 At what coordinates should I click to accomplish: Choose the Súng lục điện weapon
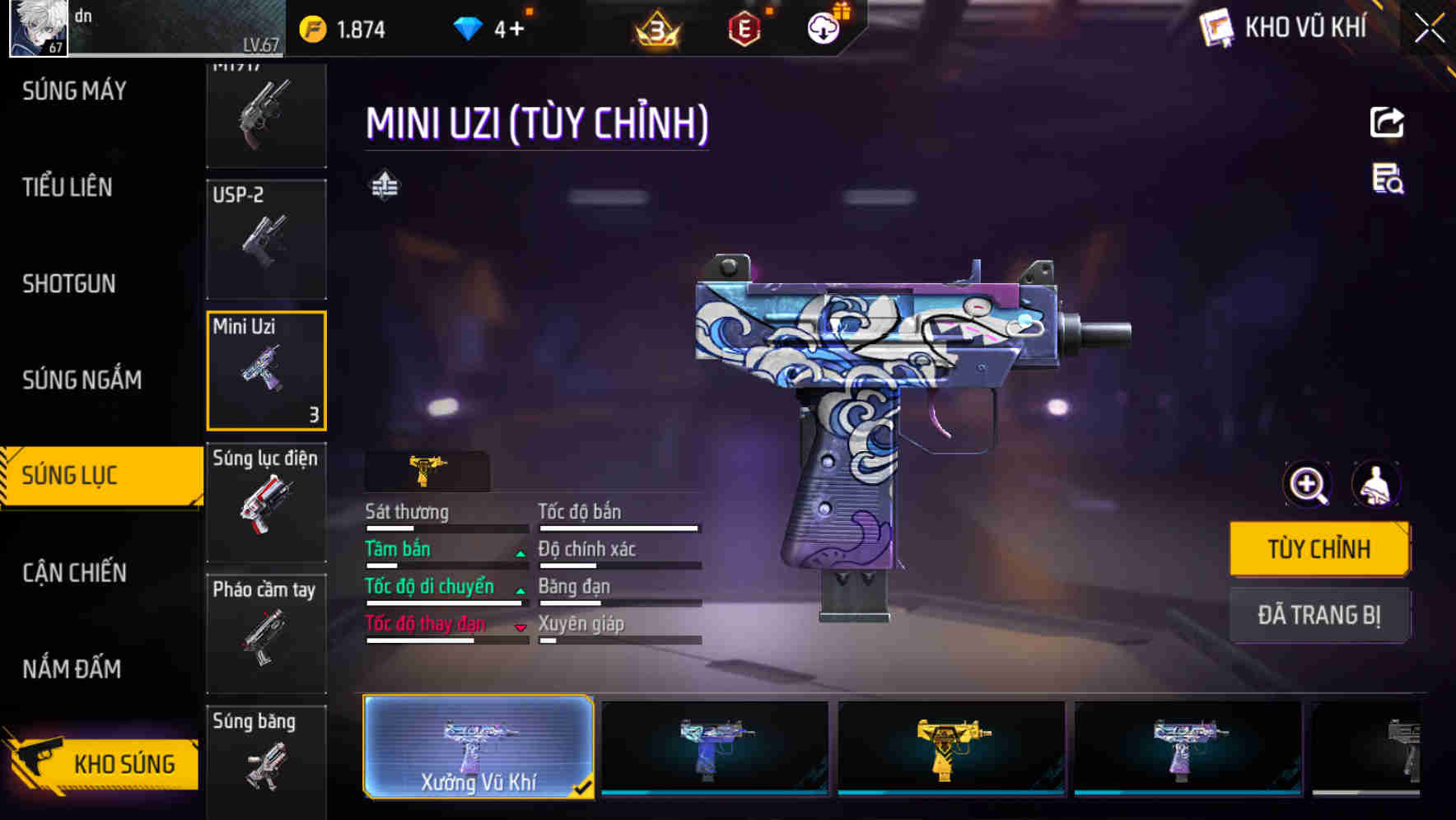266,502
